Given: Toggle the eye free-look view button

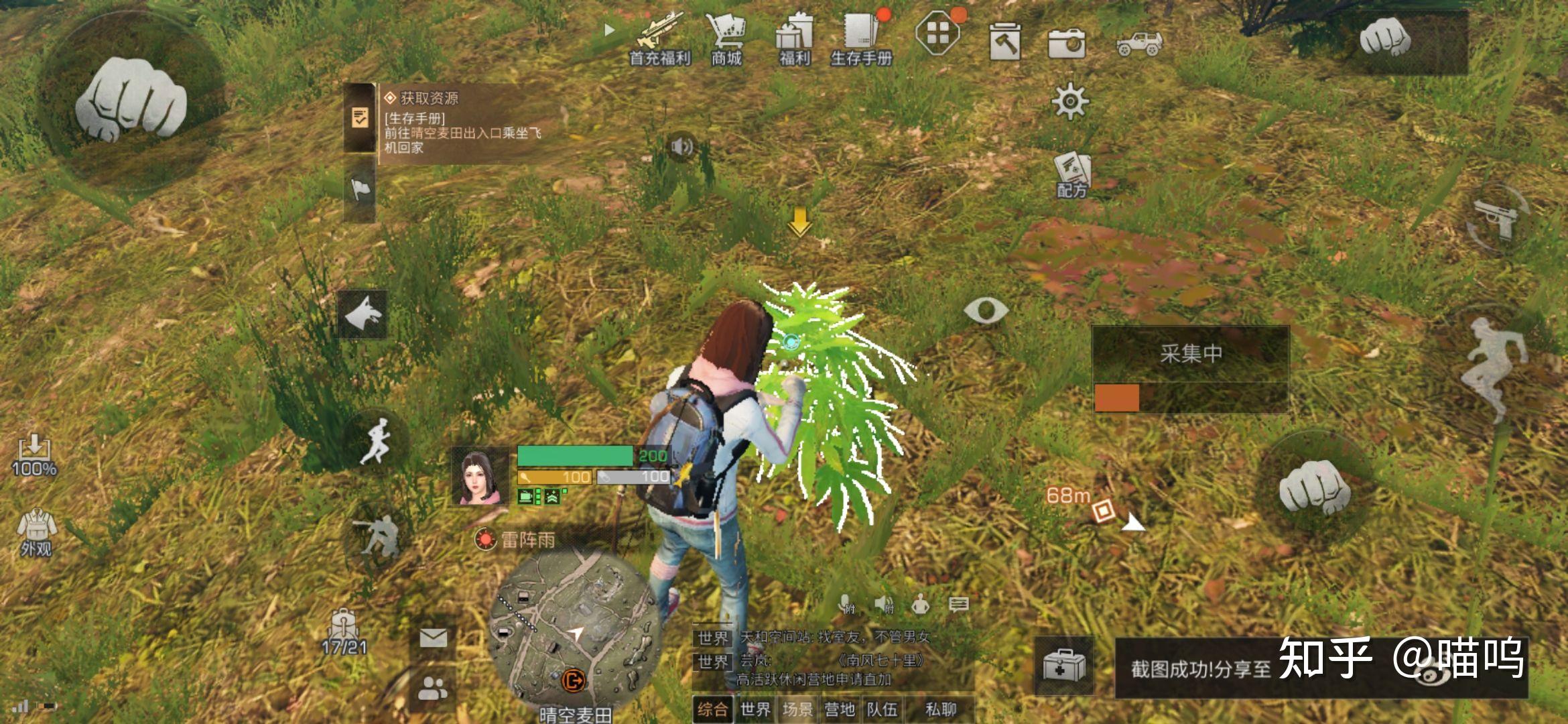Looking at the screenshot, I should click(986, 310).
